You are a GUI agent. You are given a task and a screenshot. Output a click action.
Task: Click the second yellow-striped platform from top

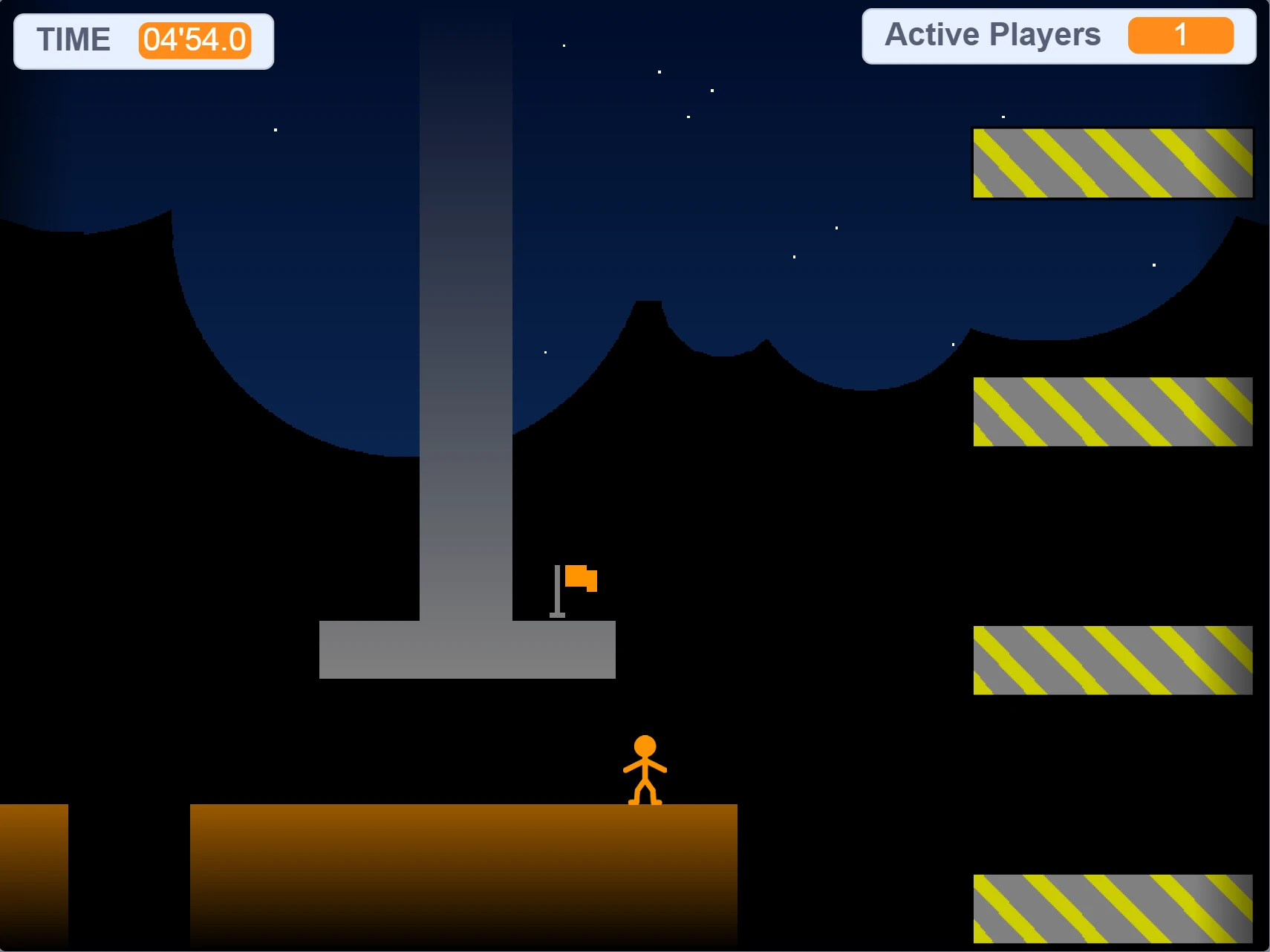click(x=1112, y=411)
